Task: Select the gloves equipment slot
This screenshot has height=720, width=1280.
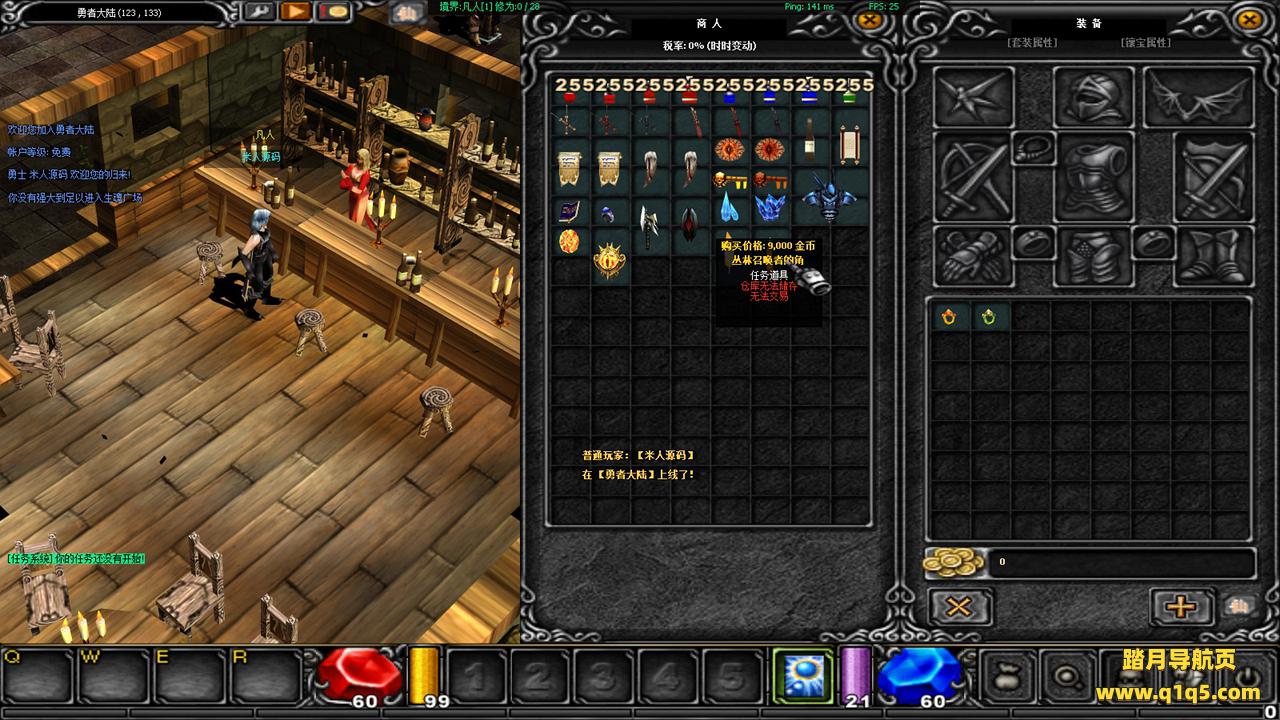Action: point(971,255)
